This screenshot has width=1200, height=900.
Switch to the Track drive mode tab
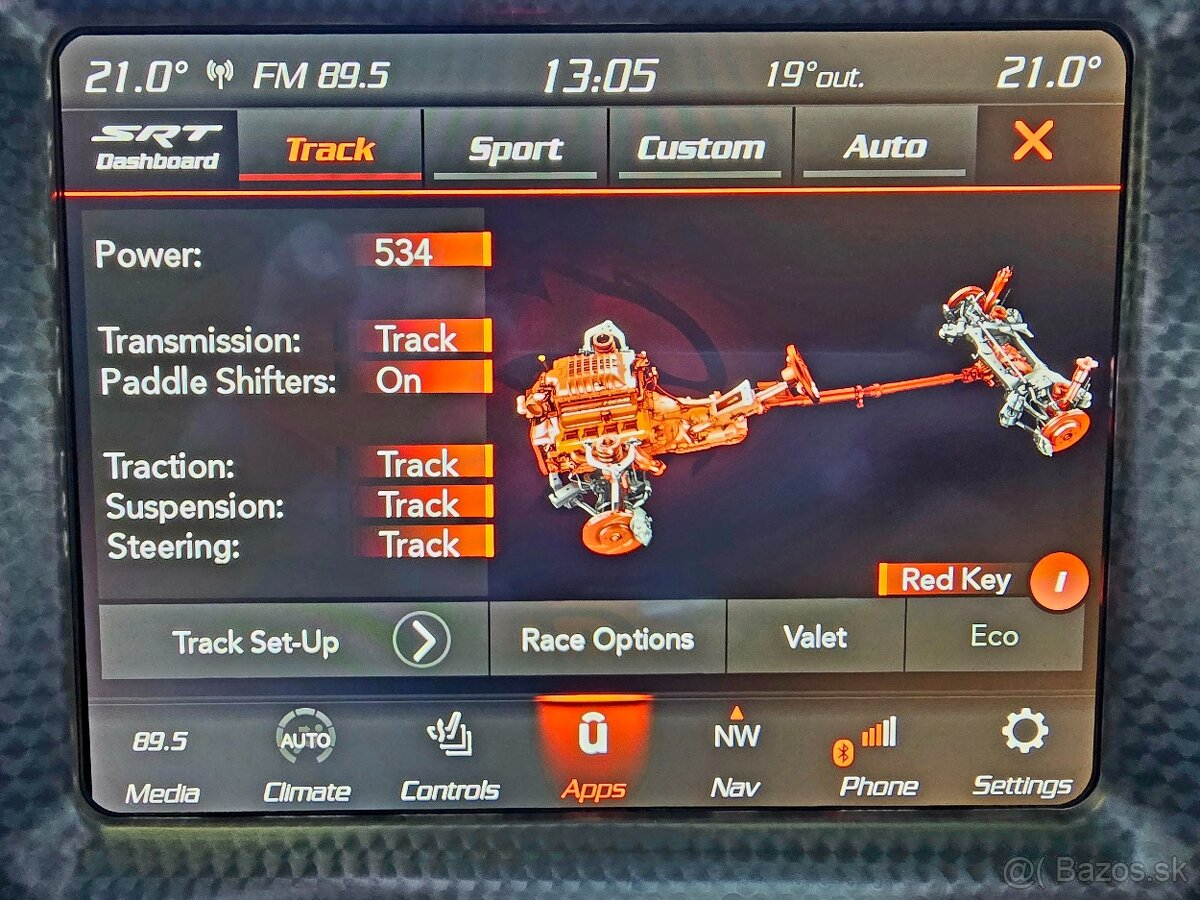coord(330,149)
